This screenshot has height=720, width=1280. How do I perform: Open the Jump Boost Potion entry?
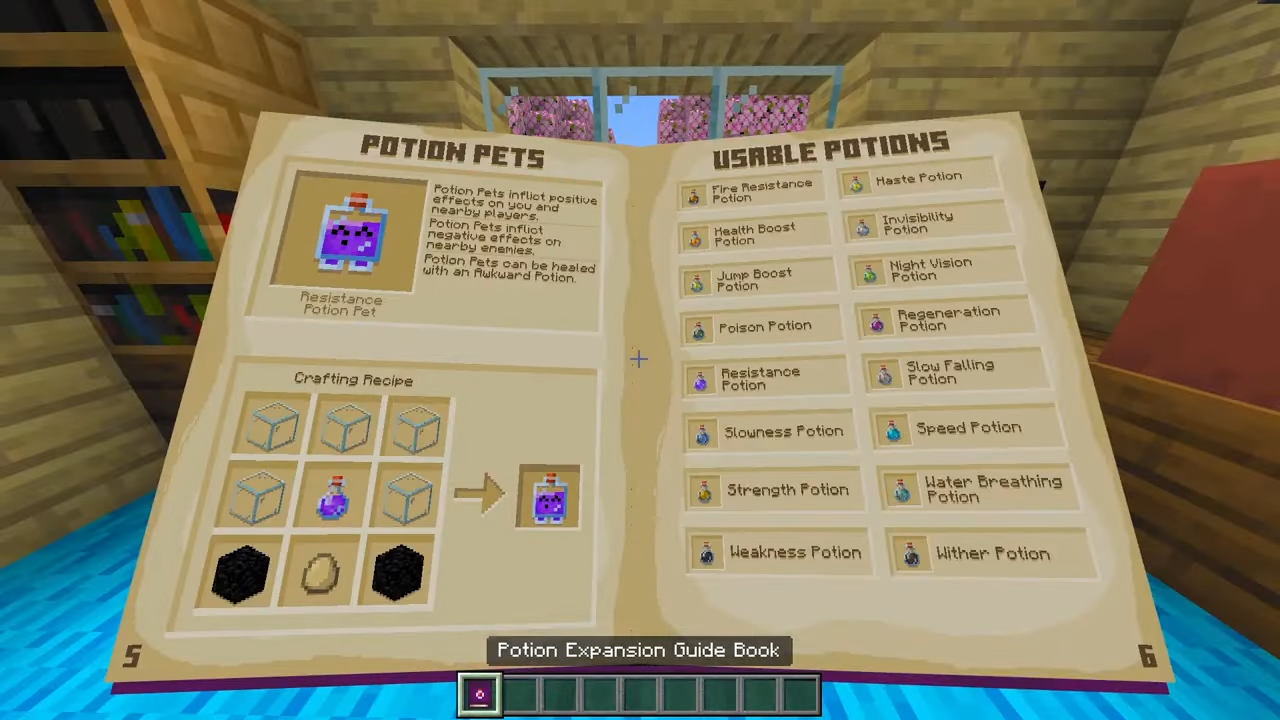click(754, 280)
